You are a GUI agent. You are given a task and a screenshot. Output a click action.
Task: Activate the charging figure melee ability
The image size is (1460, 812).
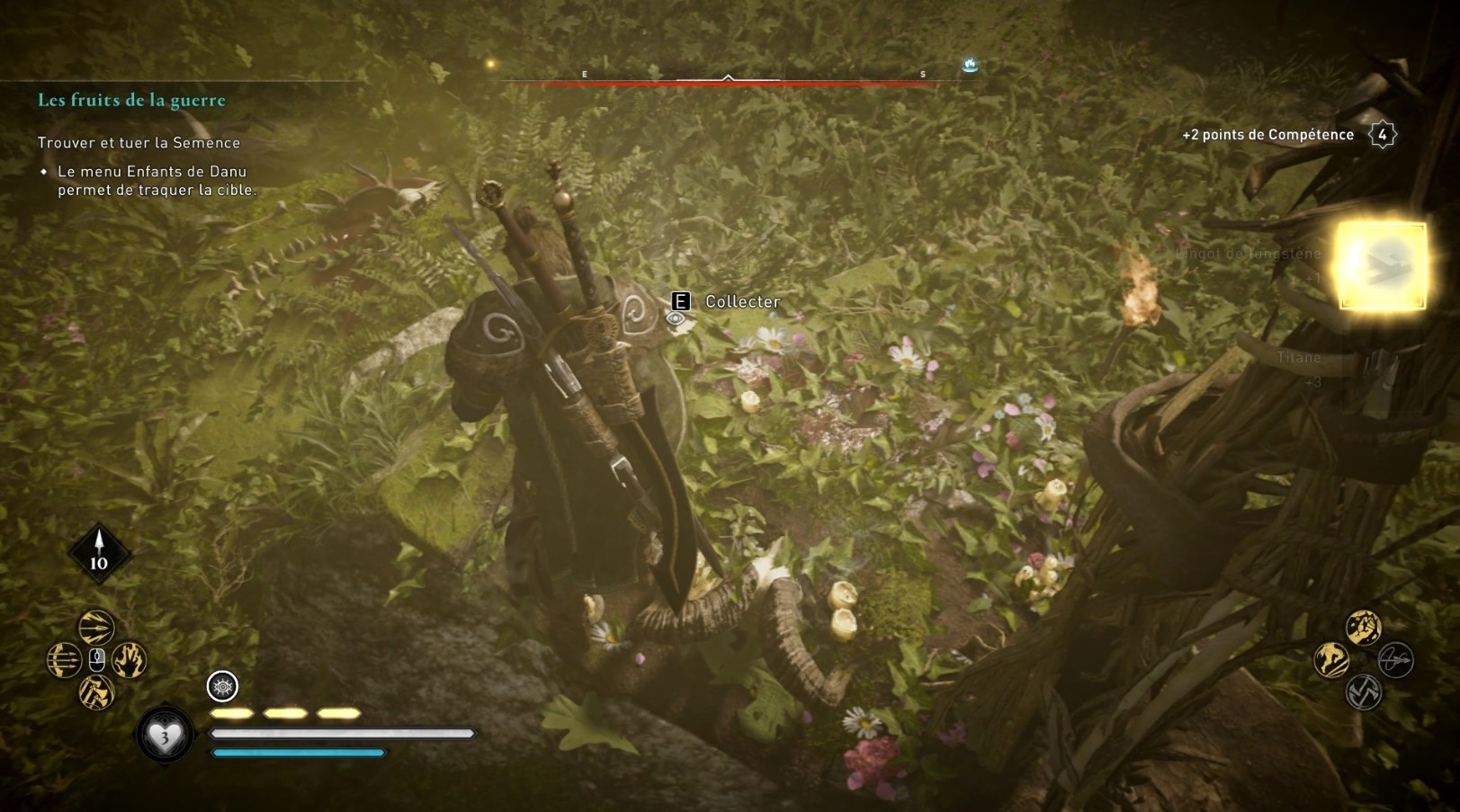(x=1331, y=660)
